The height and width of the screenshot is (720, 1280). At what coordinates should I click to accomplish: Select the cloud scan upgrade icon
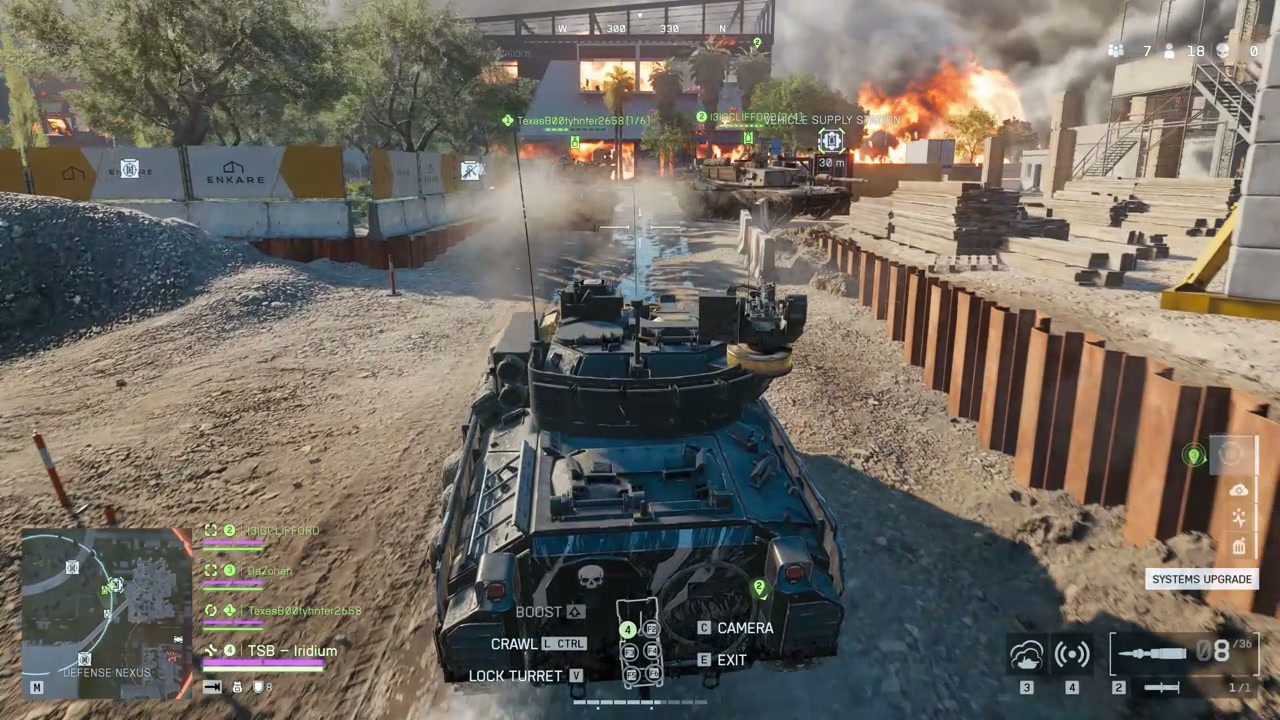pos(1239,490)
